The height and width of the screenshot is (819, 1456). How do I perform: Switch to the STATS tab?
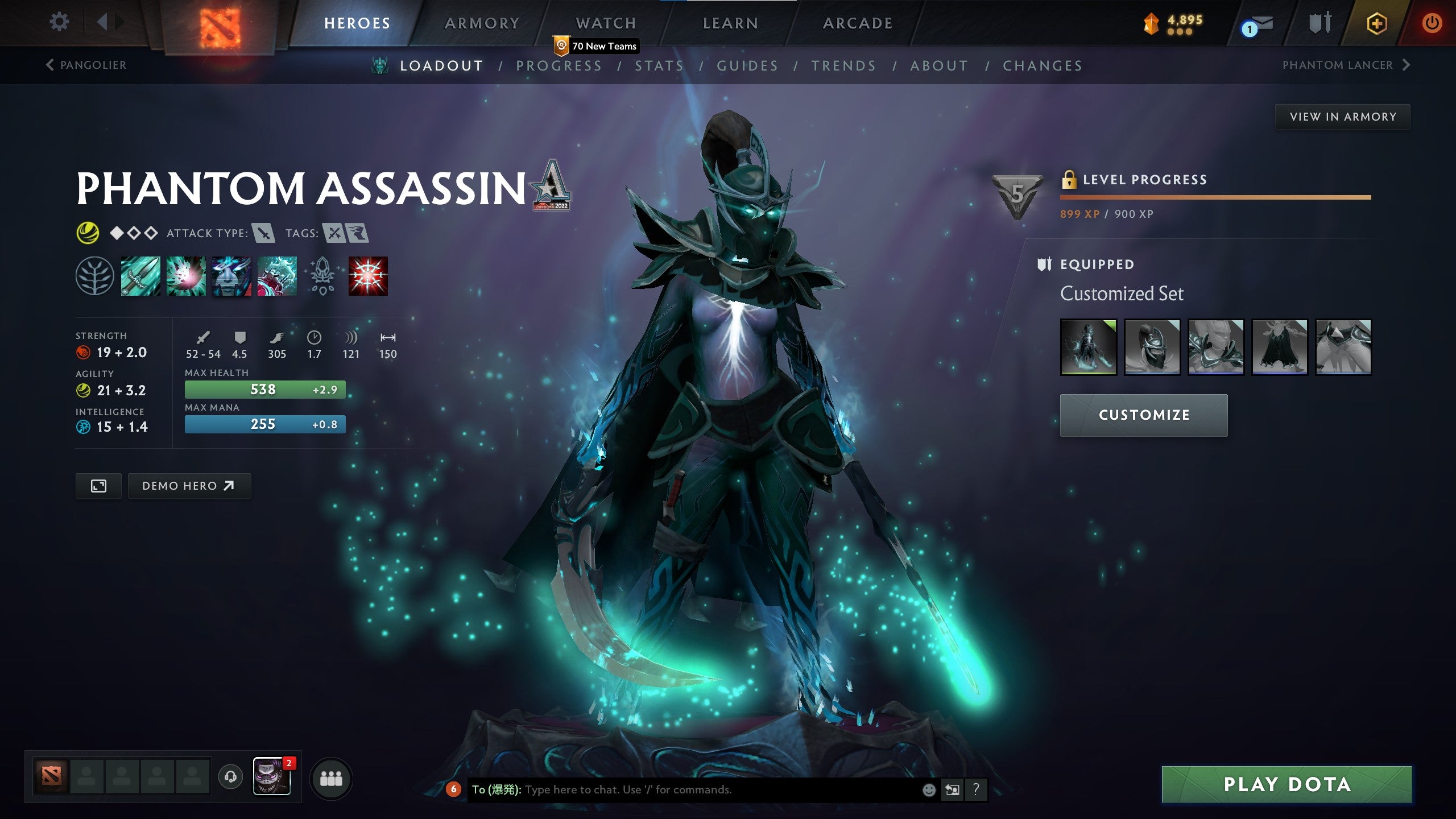[659, 65]
